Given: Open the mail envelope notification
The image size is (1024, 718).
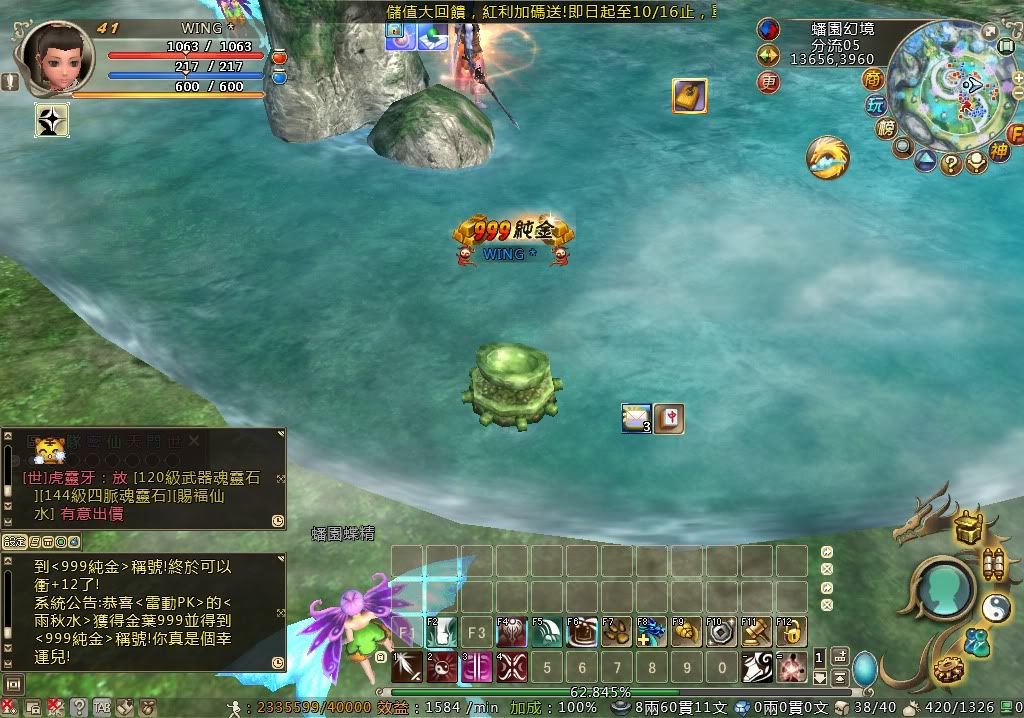Looking at the screenshot, I should 636,418.
